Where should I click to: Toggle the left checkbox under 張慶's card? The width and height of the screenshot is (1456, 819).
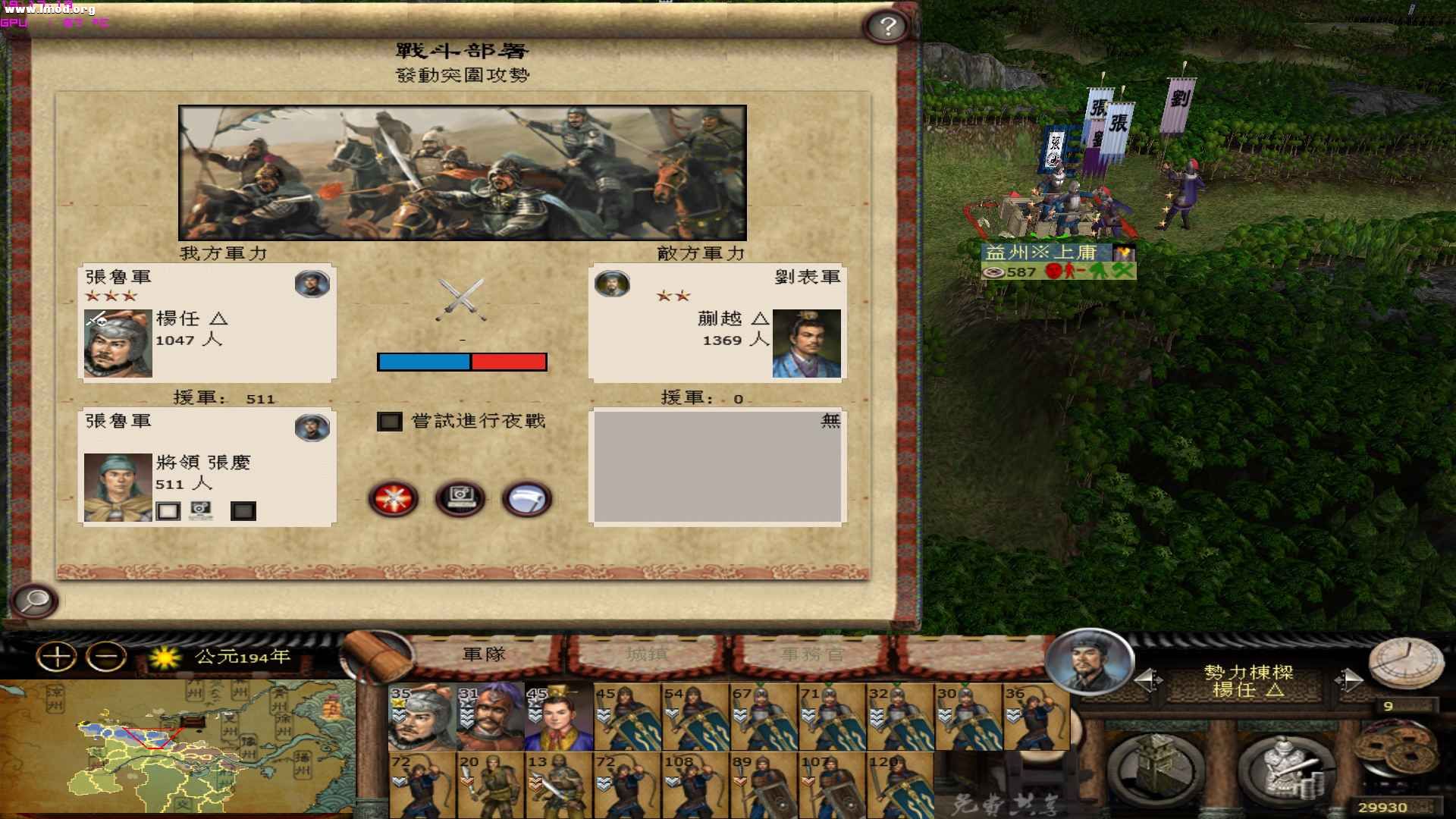(x=168, y=510)
